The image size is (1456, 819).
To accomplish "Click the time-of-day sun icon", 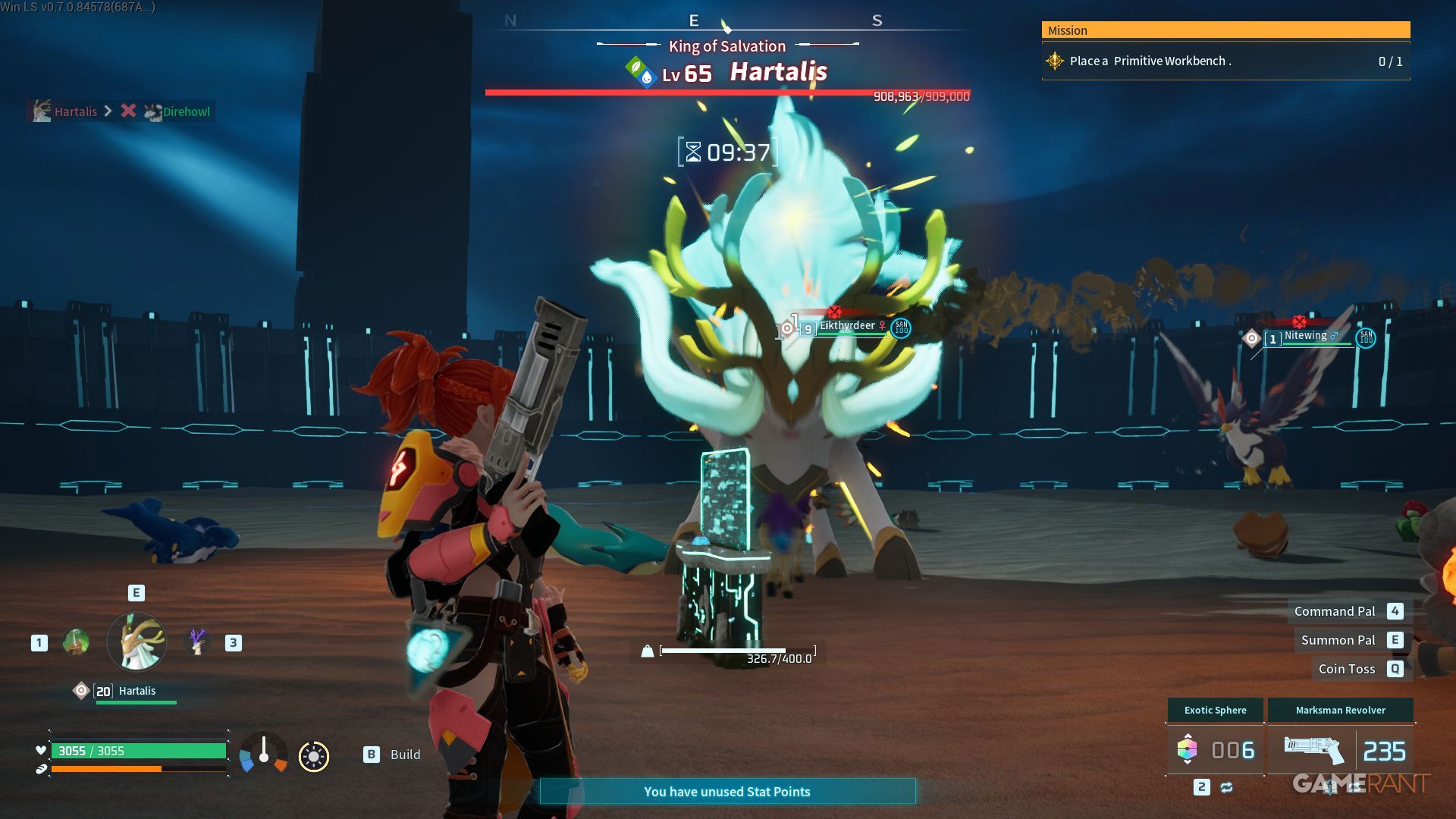I will [x=314, y=756].
